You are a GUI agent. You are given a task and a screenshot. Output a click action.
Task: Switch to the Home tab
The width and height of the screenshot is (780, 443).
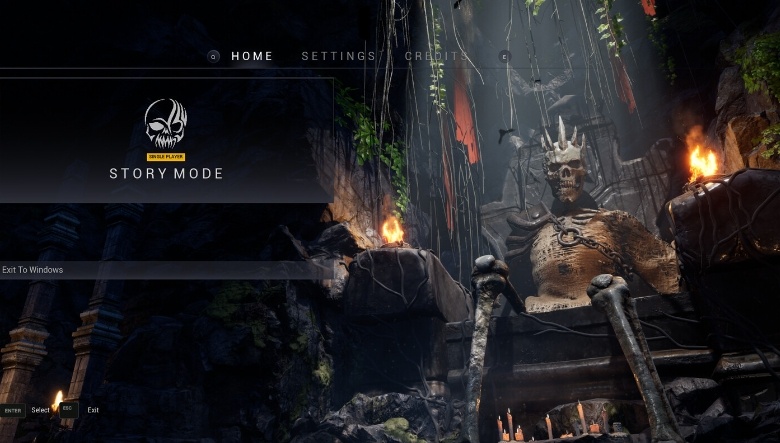252,56
